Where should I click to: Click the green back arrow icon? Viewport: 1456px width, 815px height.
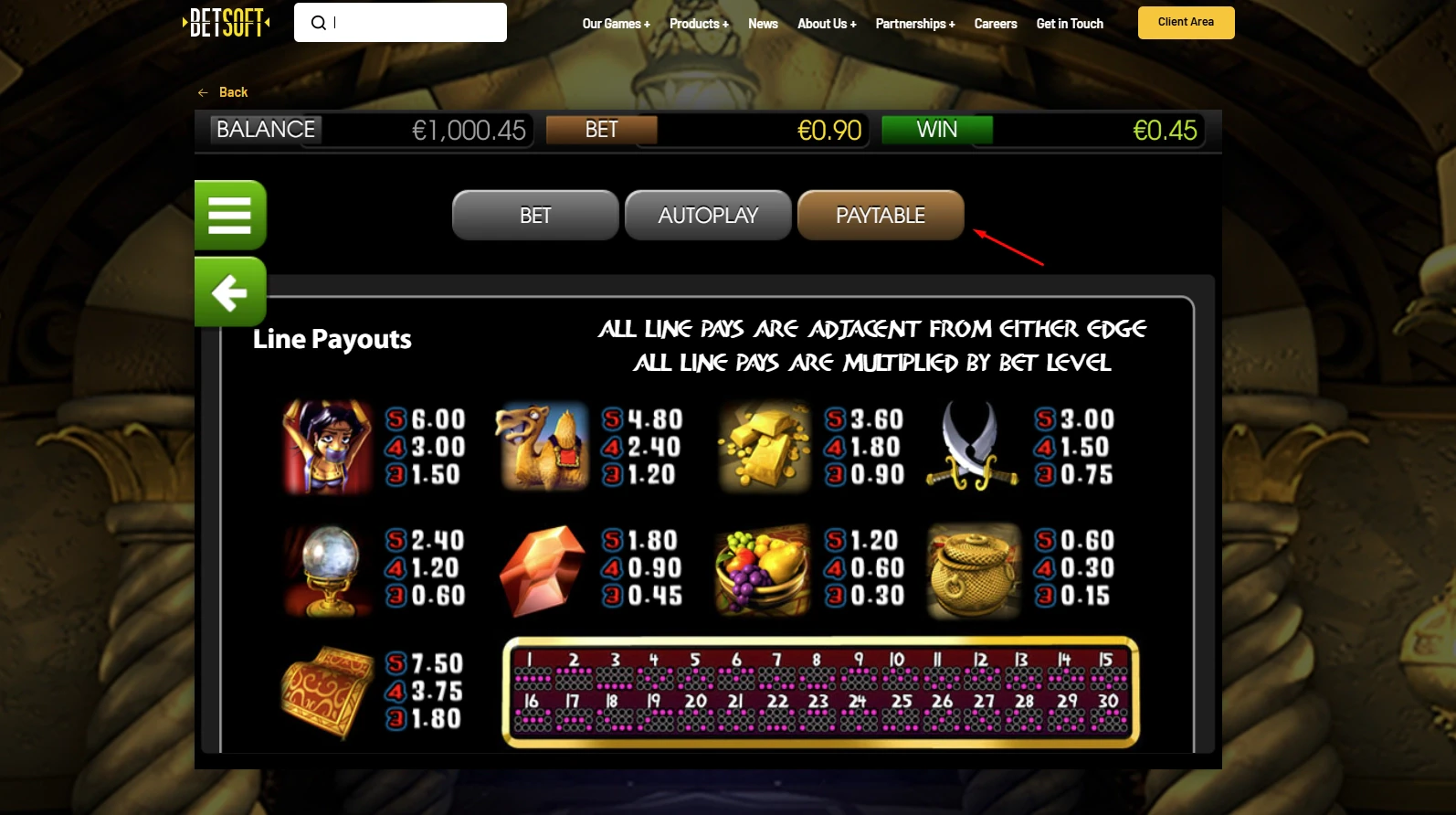230,292
